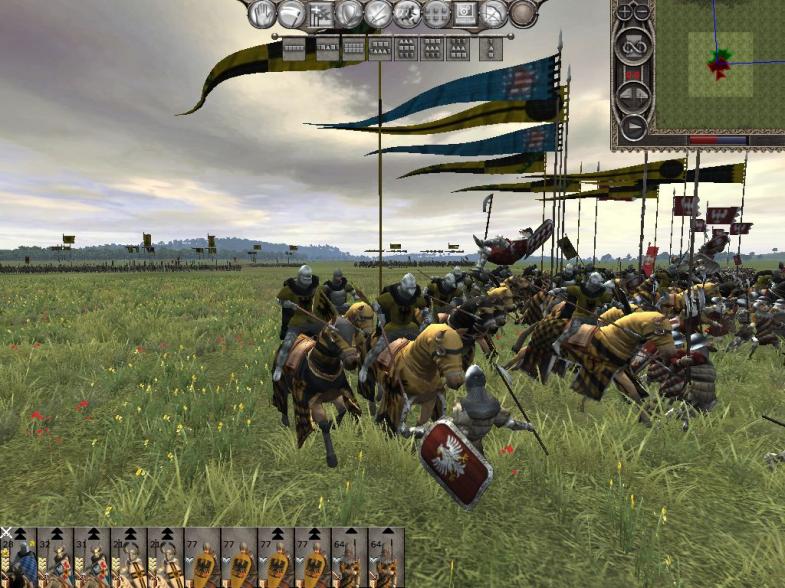Choose the single column formation

(490, 47)
